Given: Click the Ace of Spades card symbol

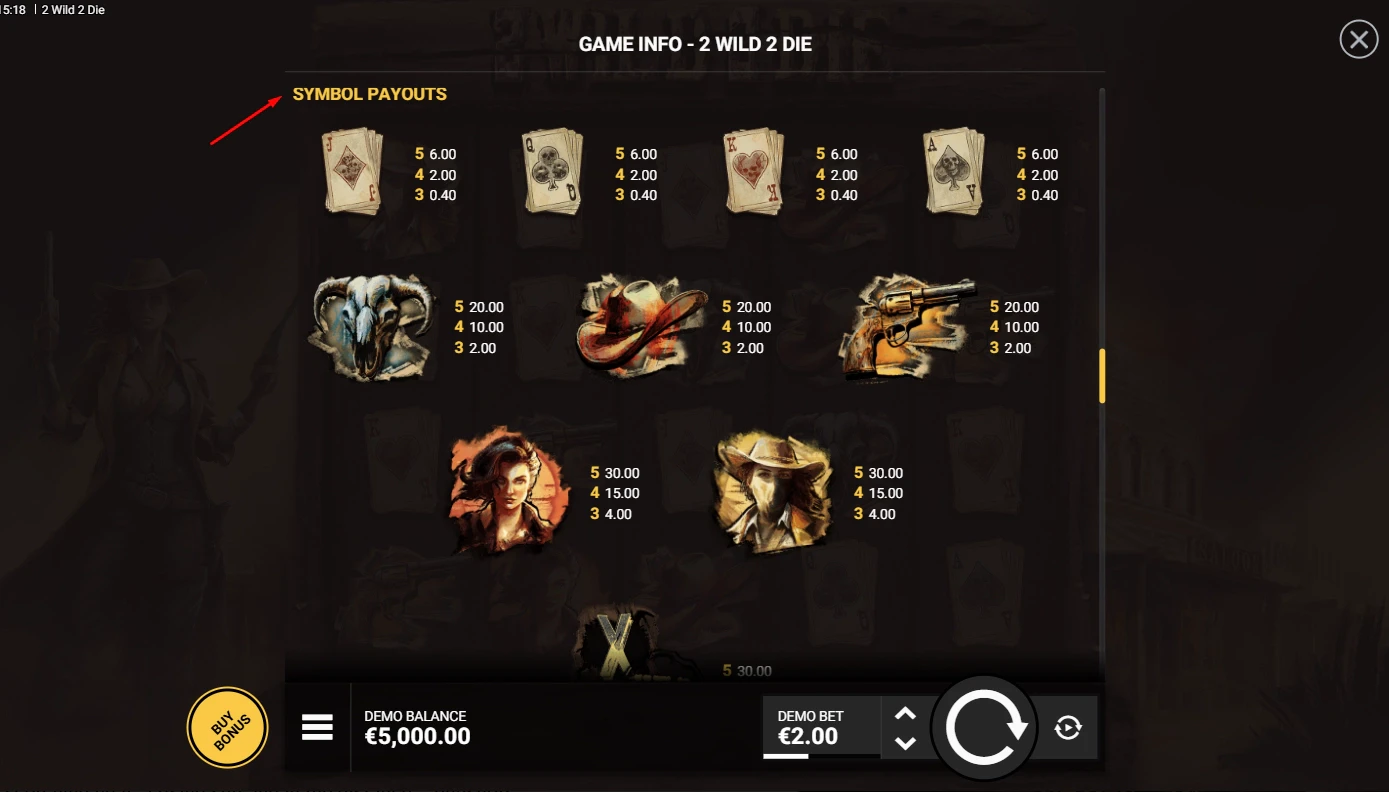Looking at the screenshot, I should (953, 175).
